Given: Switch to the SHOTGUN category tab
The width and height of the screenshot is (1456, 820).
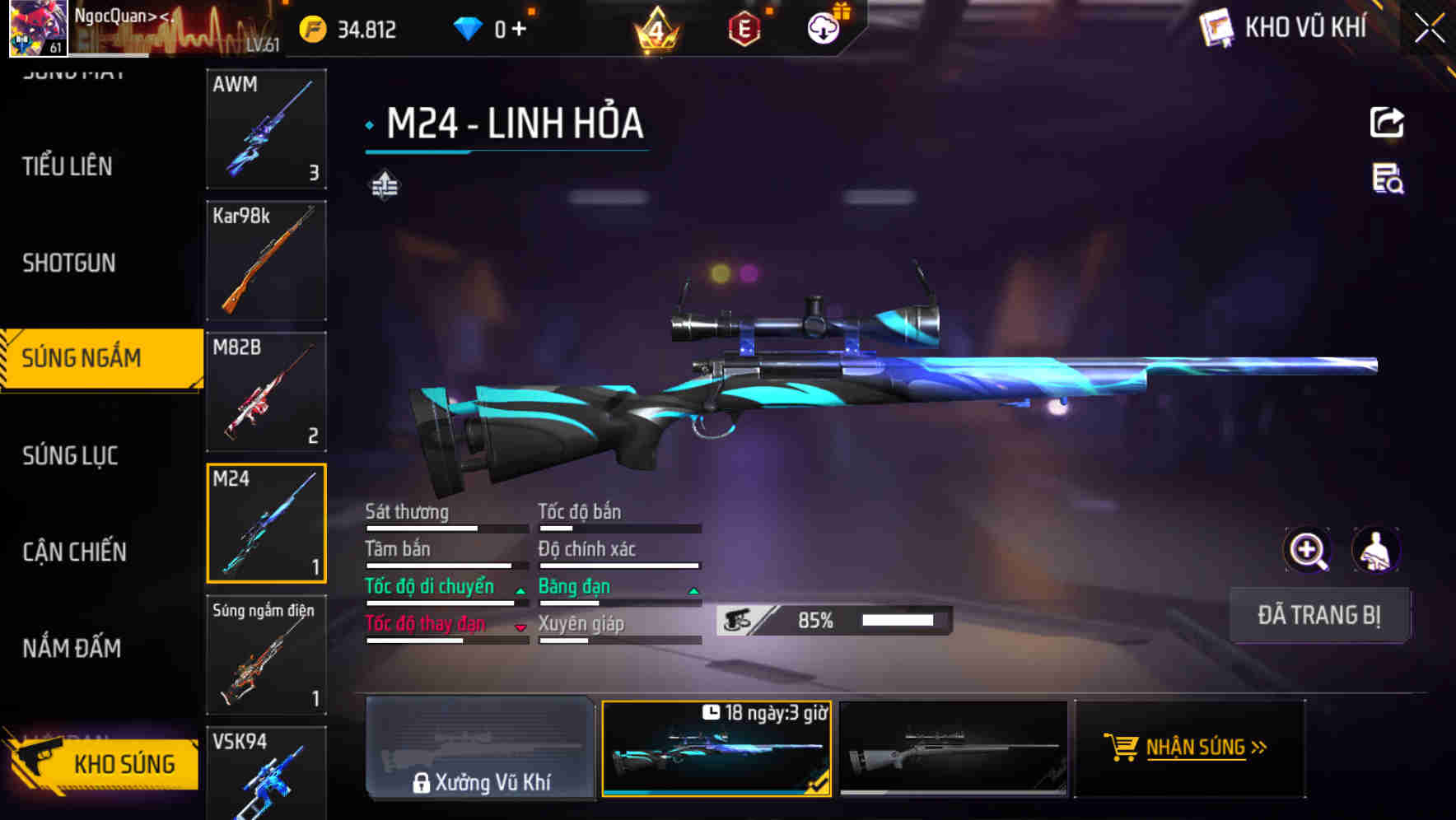Looking at the screenshot, I should tap(68, 262).
